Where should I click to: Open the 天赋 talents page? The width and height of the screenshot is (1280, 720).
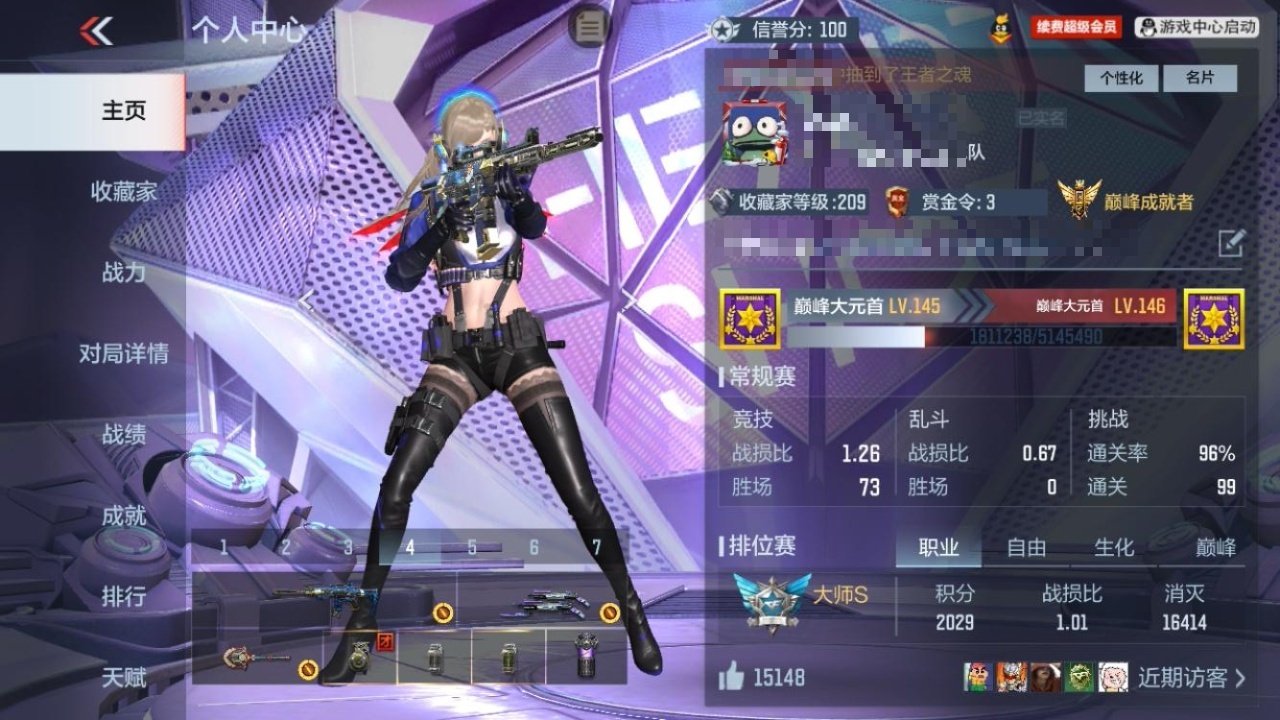[124, 677]
